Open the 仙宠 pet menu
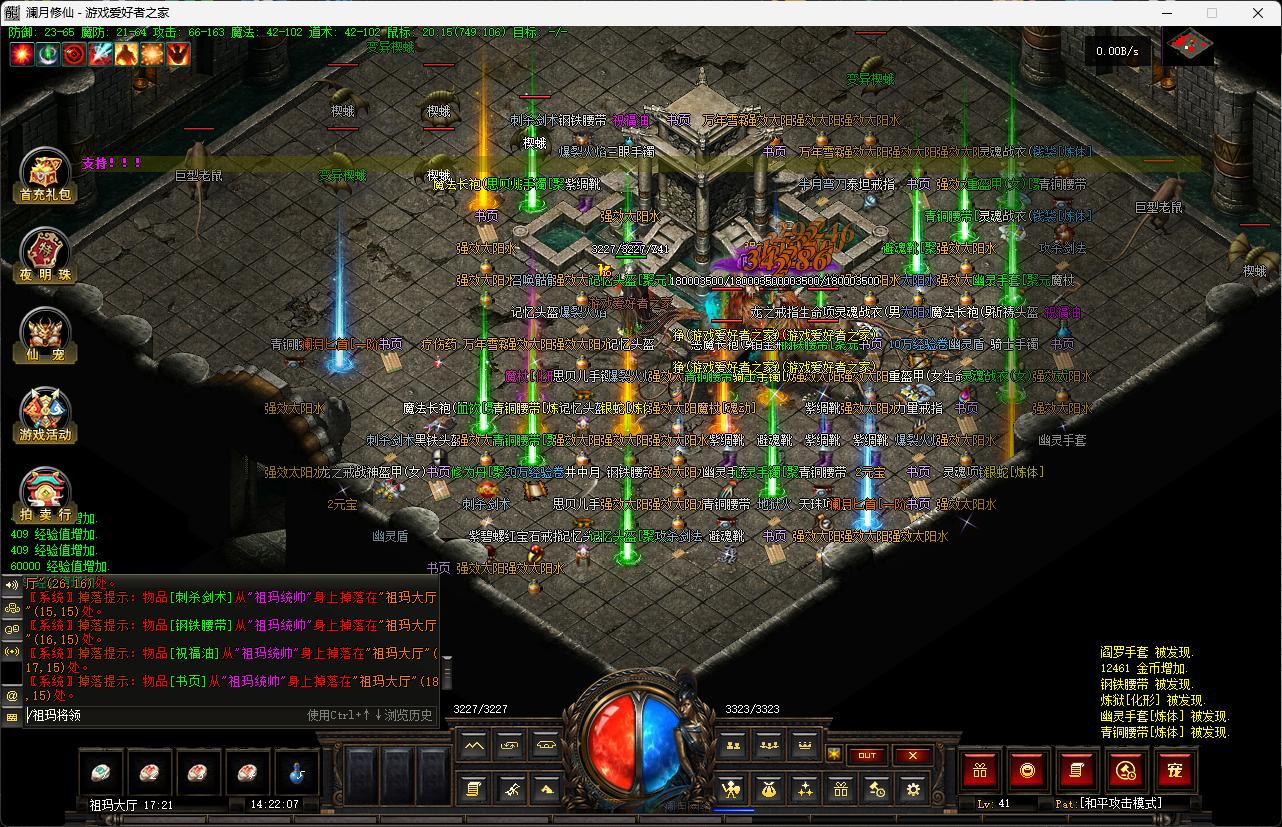The image size is (1282, 827). [45, 336]
